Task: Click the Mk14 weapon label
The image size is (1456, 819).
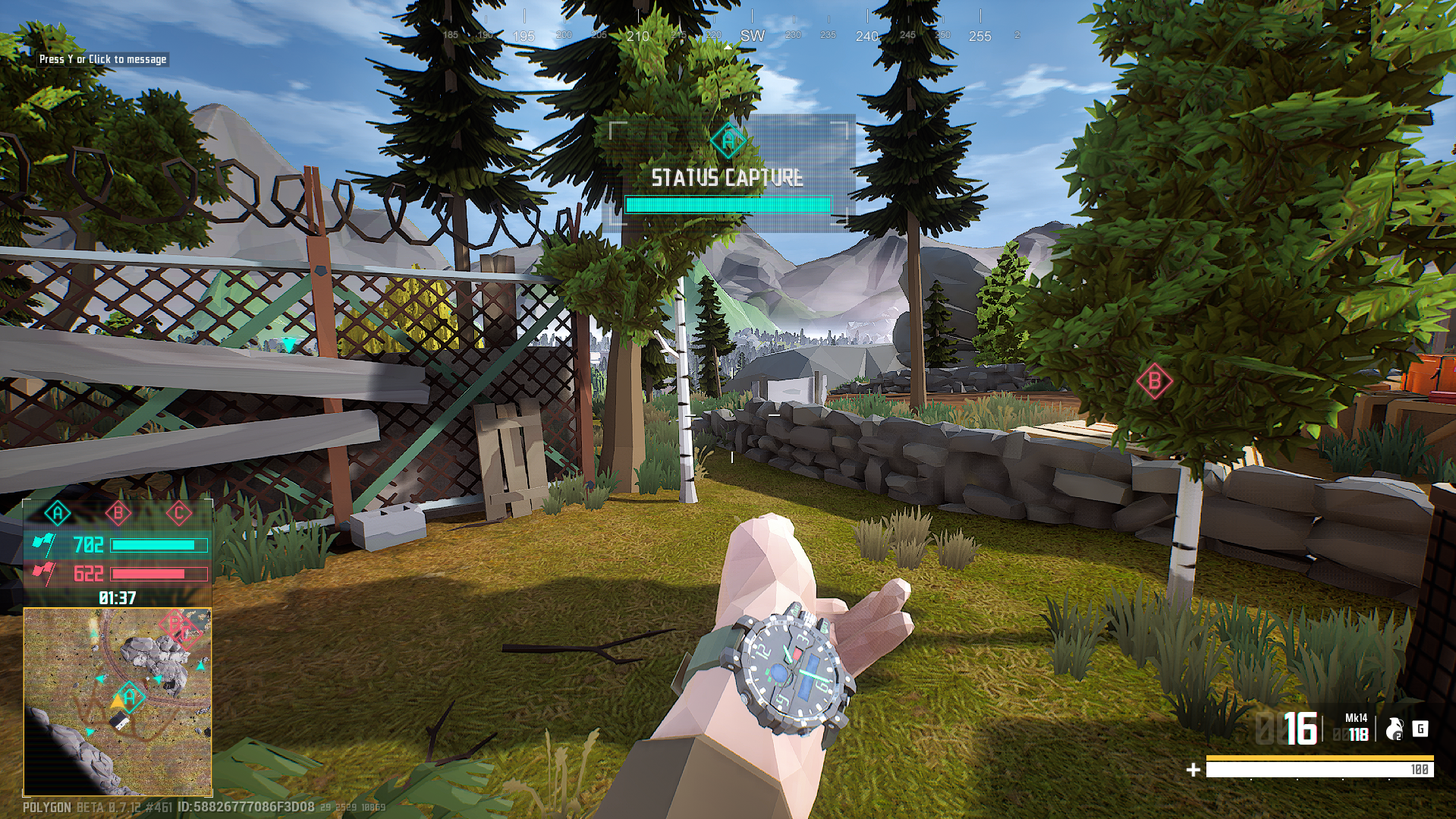Action: pos(1356,718)
